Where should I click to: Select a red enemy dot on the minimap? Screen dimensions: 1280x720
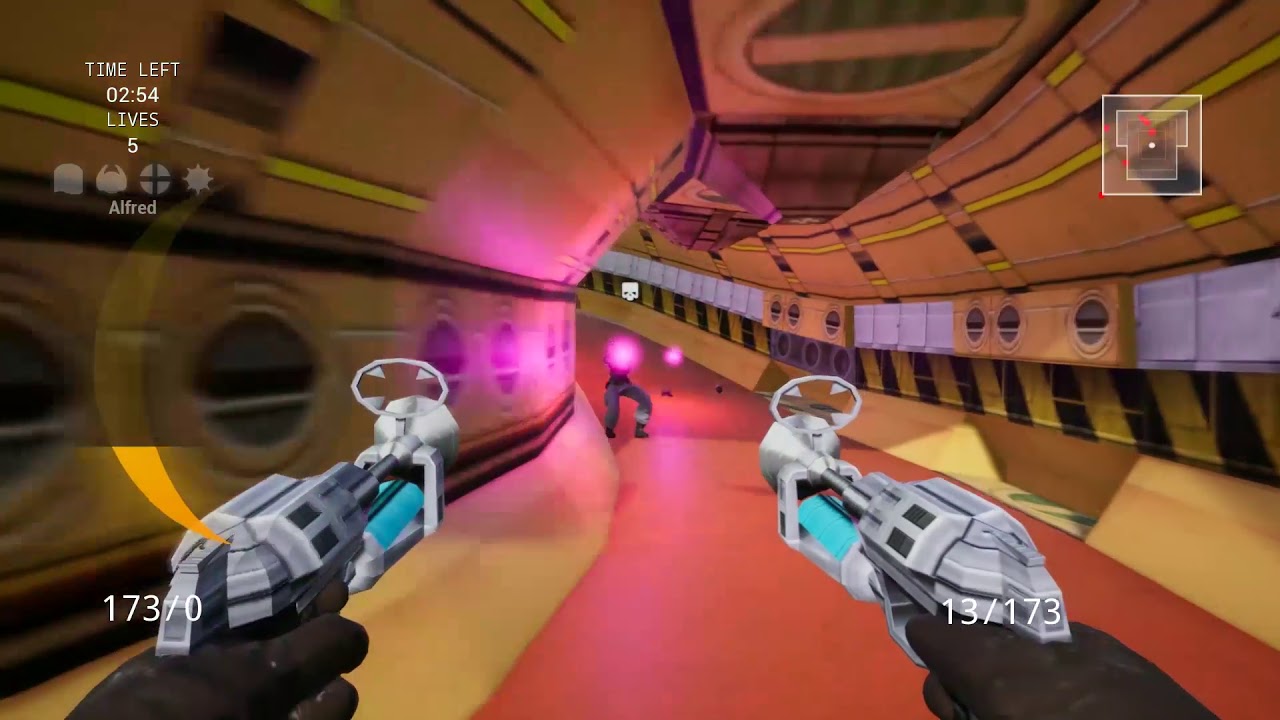1152,131
